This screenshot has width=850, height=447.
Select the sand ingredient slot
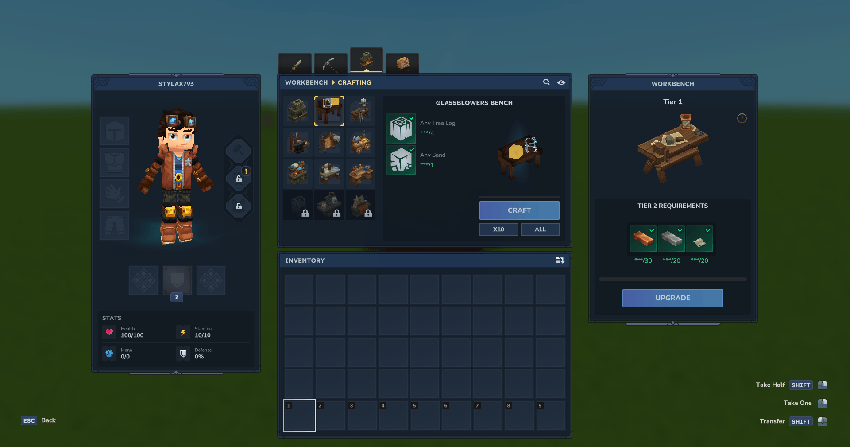point(401,160)
